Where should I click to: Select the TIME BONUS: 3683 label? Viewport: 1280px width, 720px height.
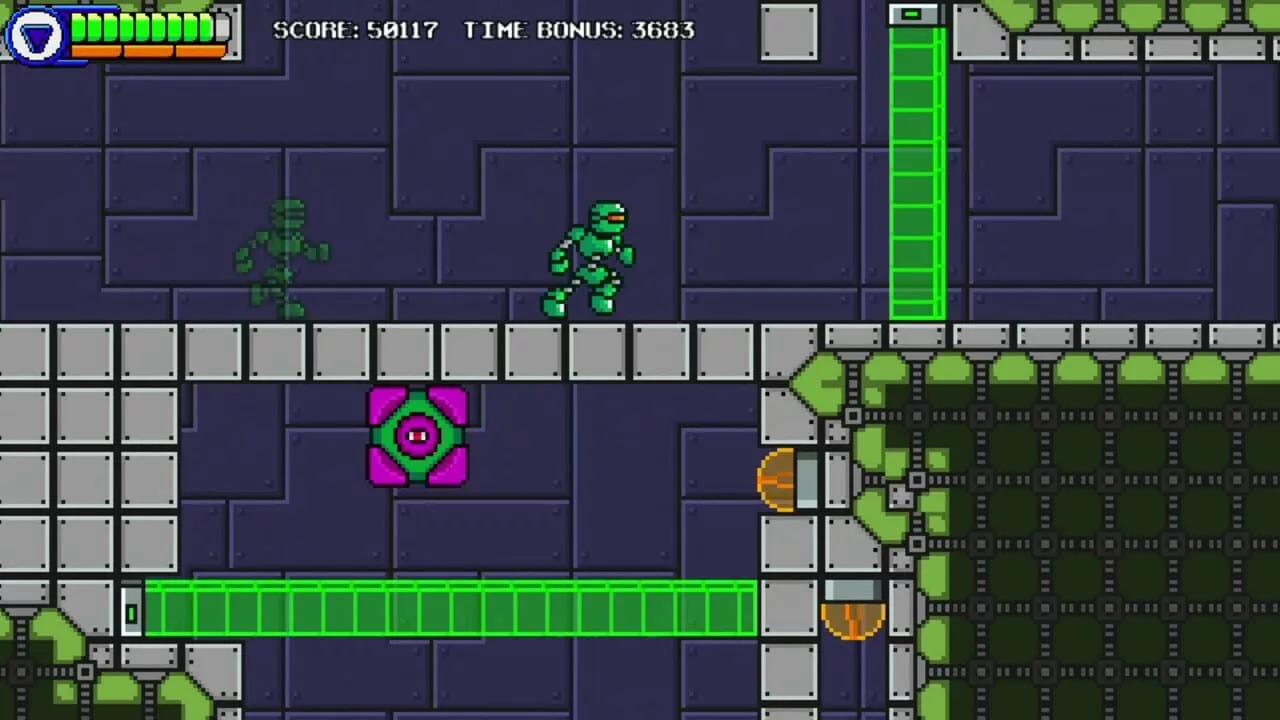tap(578, 30)
